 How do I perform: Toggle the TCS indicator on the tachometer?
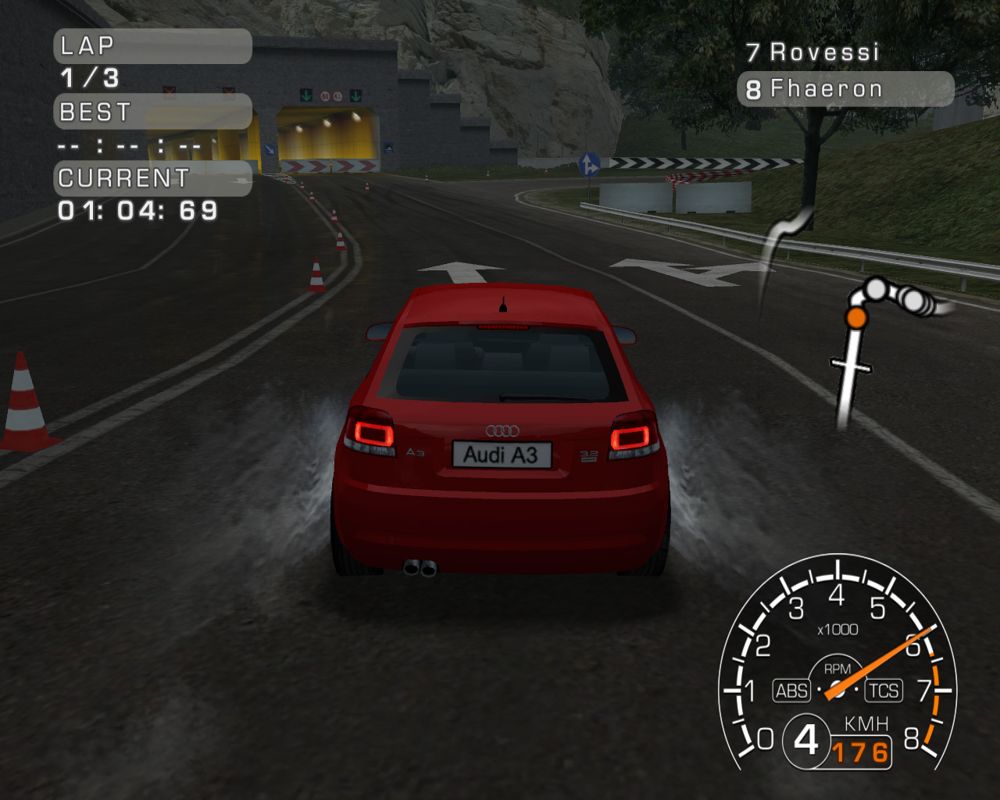coord(883,690)
